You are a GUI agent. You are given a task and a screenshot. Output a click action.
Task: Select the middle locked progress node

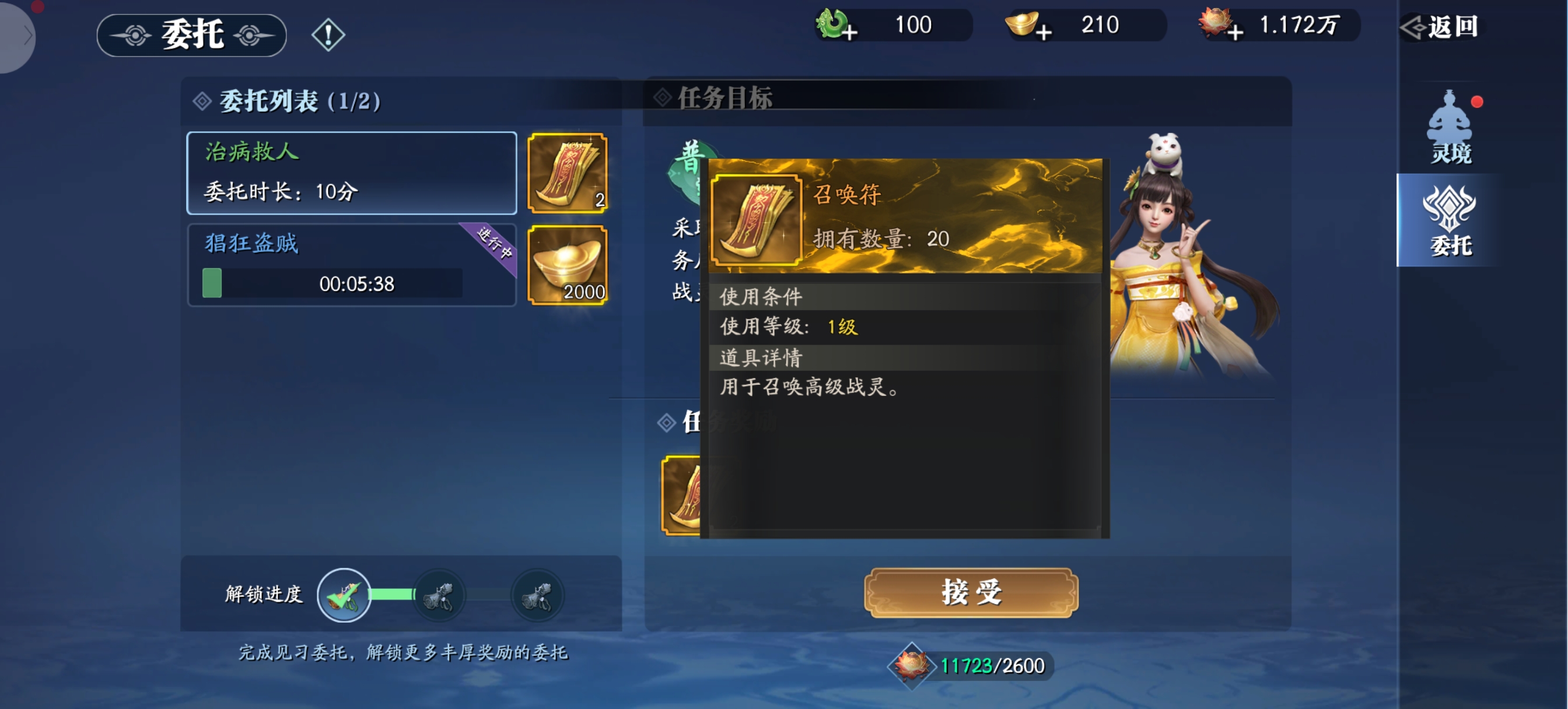pyautogui.click(x=439, y=595)
